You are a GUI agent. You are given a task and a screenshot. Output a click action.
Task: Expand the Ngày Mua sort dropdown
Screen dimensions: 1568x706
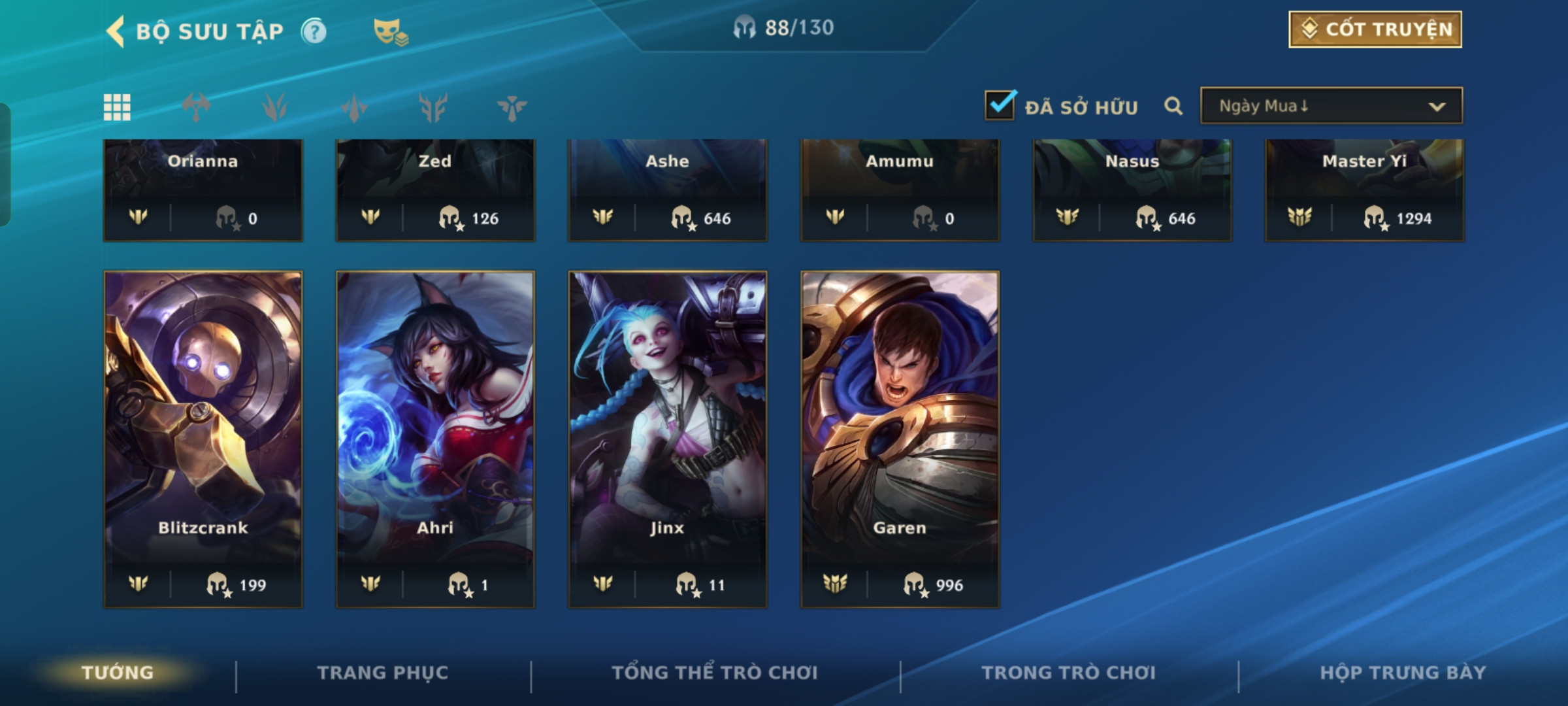[x=1331, y=106]
